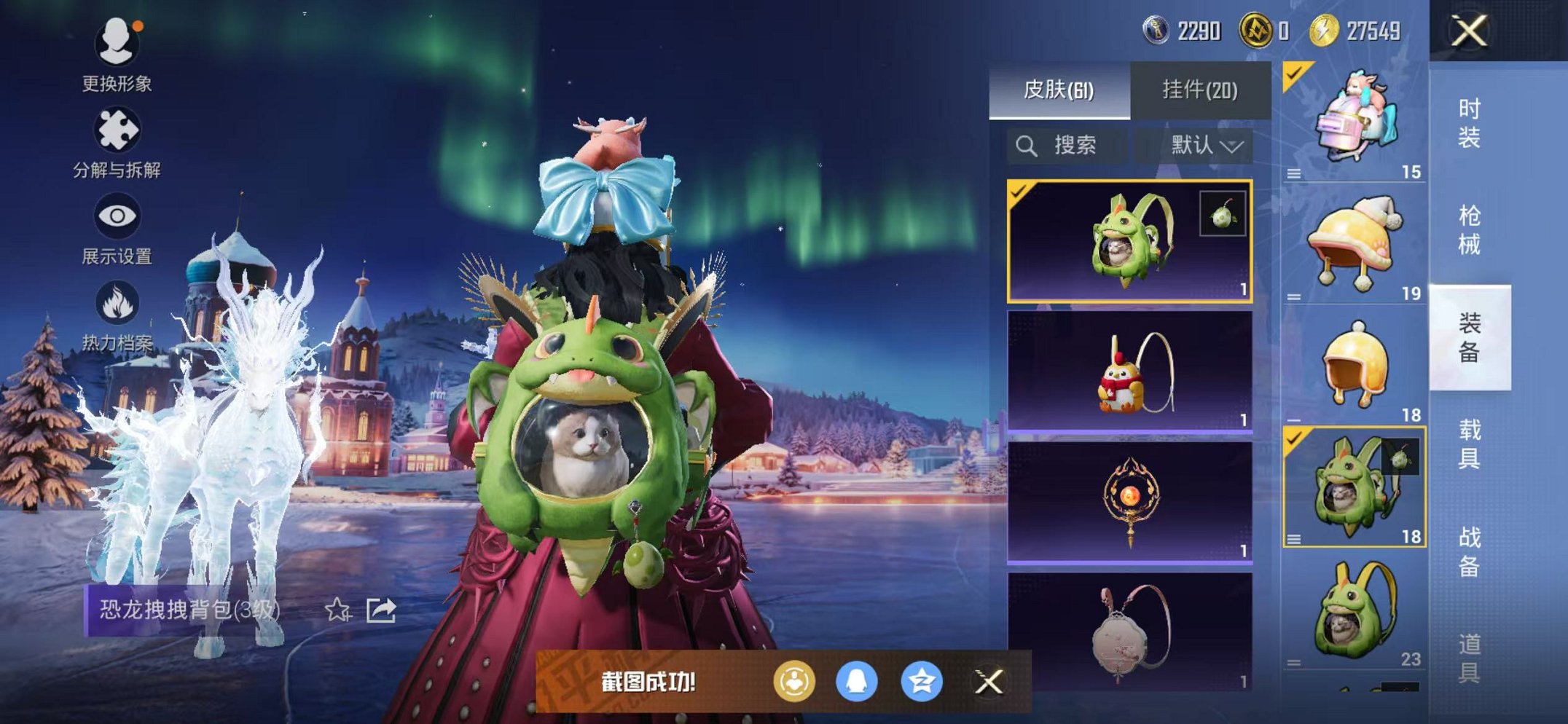This screenshot has height=724, width=1568.
Task: Switch to the 挂件(20) pendants tab
Action: pos(1200,90)
